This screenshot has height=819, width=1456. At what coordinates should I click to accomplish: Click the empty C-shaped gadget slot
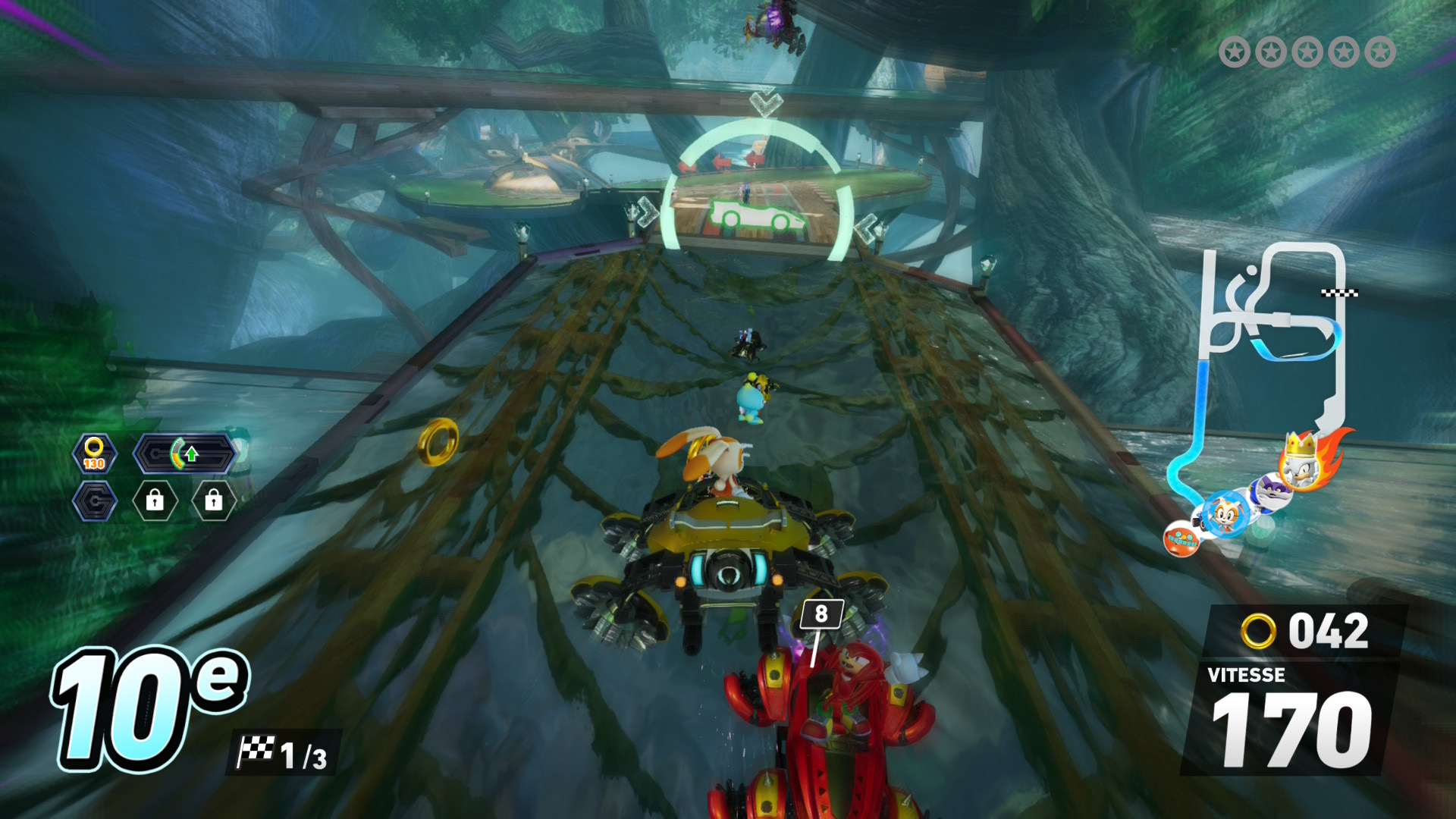(95, 501)
